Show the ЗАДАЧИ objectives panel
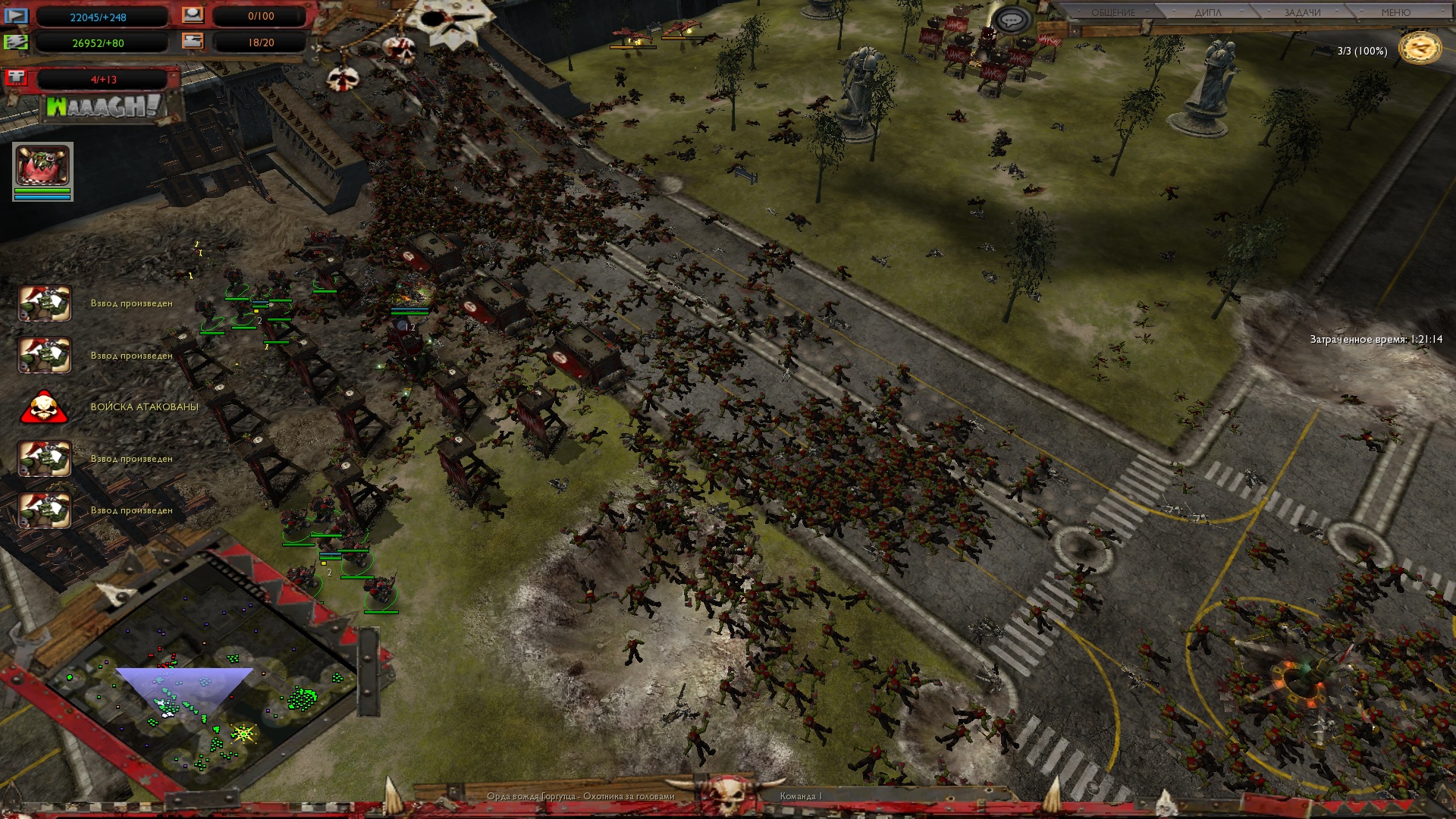1456x819 pixels. coord(1302,13)
